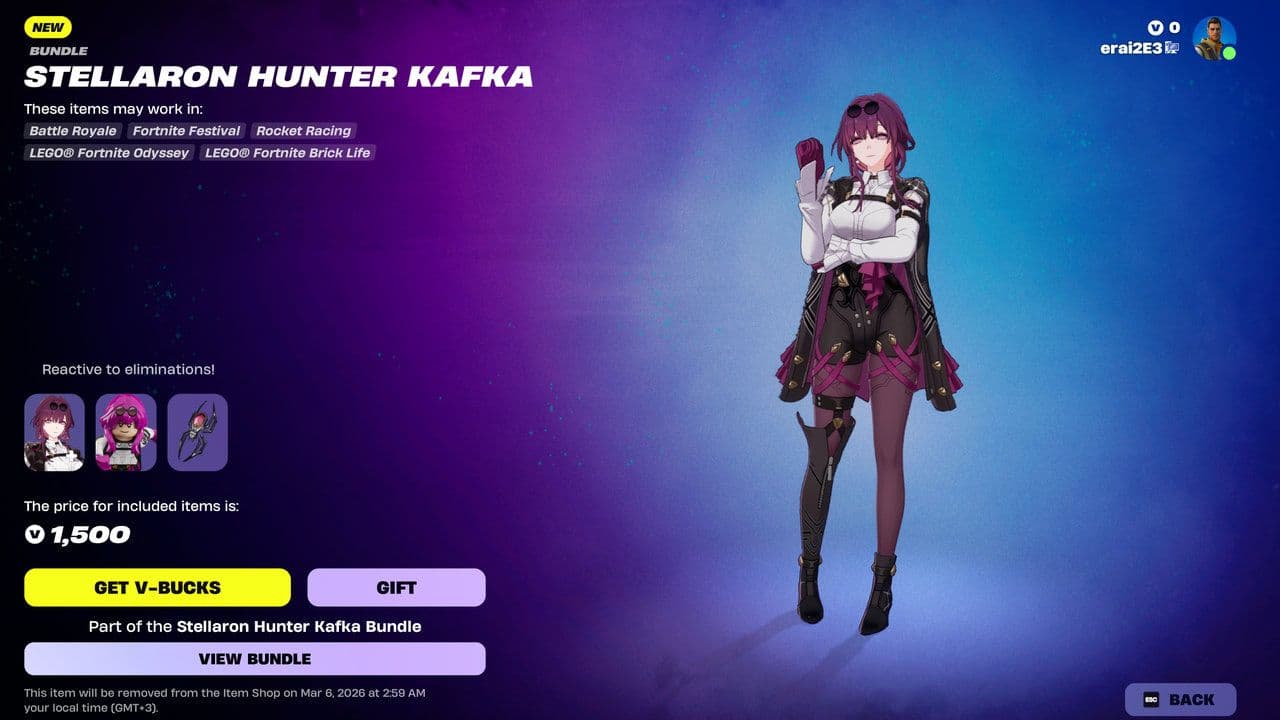Select the Rocket Racing tag
Image resolution: width=1280 pixels, height=720 pixels.
(303, 131)
